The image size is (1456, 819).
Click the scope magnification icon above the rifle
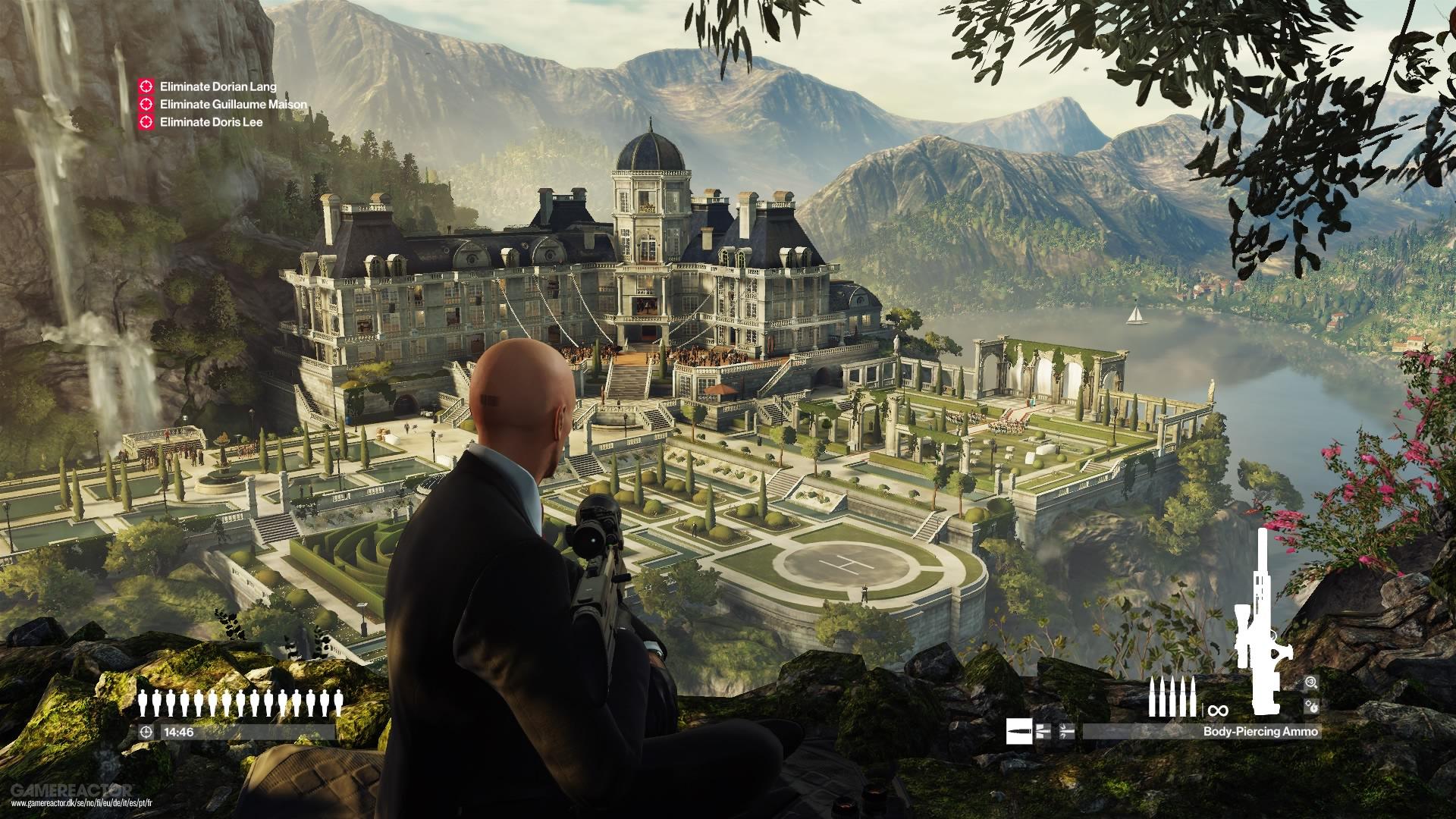click(x=1310, y=682)
